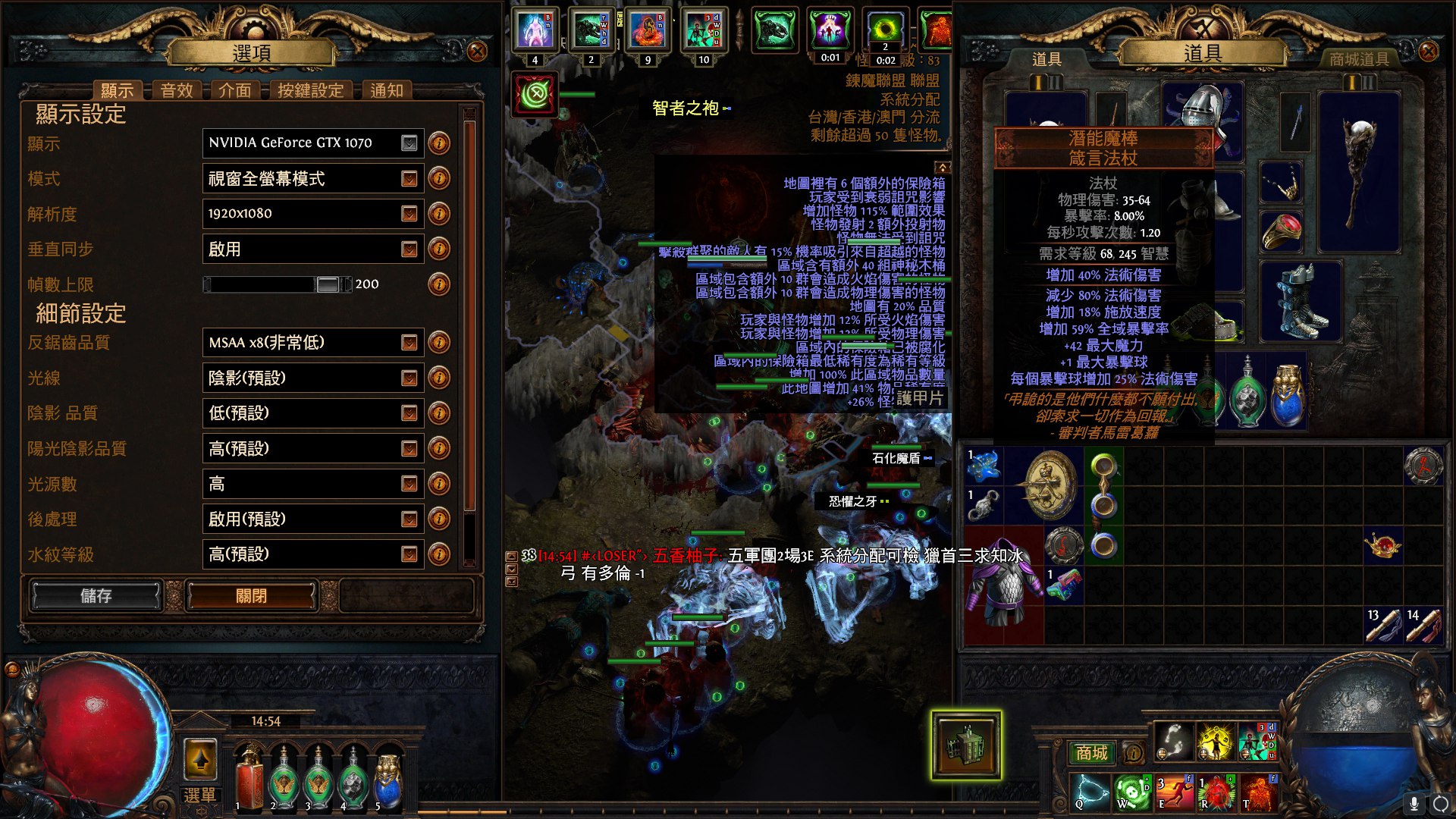Switch to the 商城道具 tab
Viewport: 1456px width, 819px height.
(x=1359, y=59)
